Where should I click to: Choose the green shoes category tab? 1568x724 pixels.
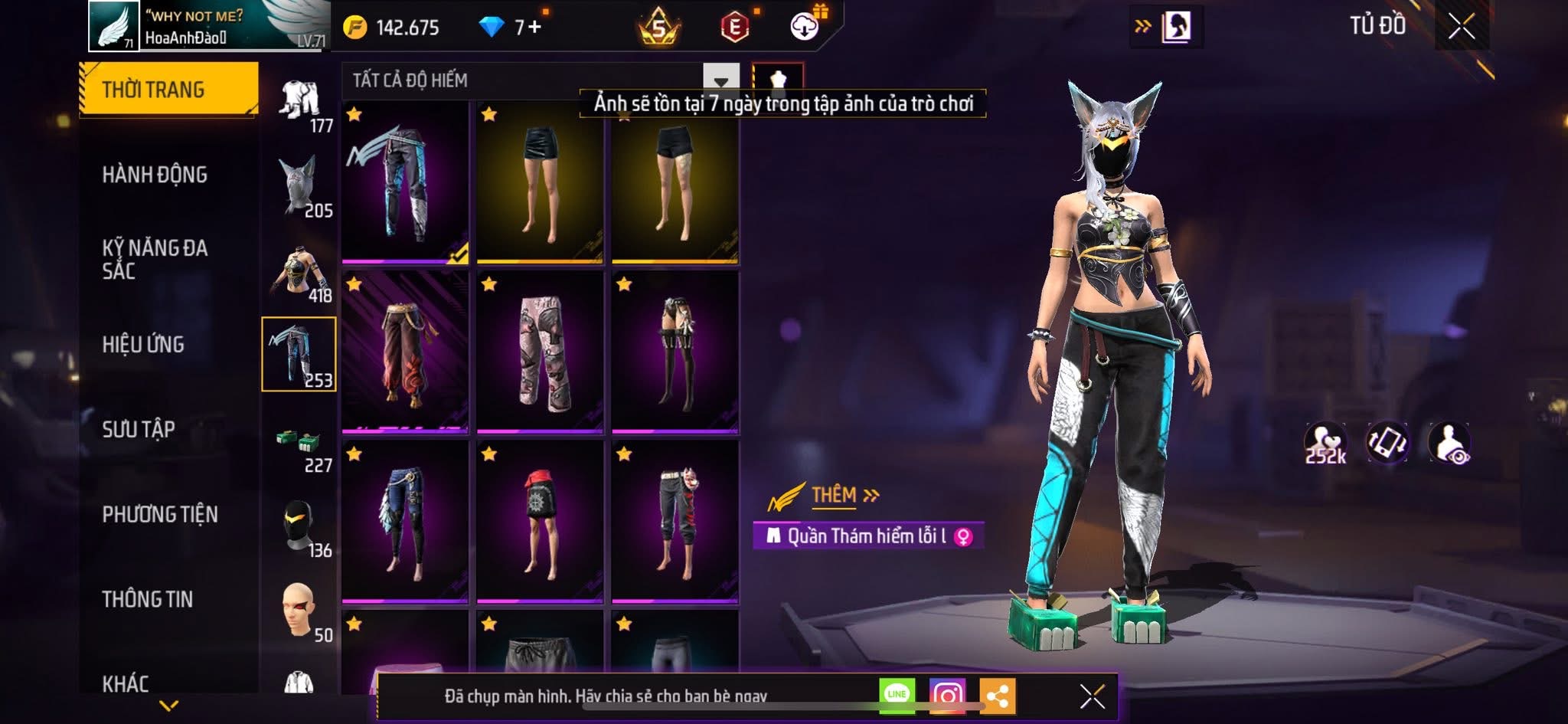point(299,444)
